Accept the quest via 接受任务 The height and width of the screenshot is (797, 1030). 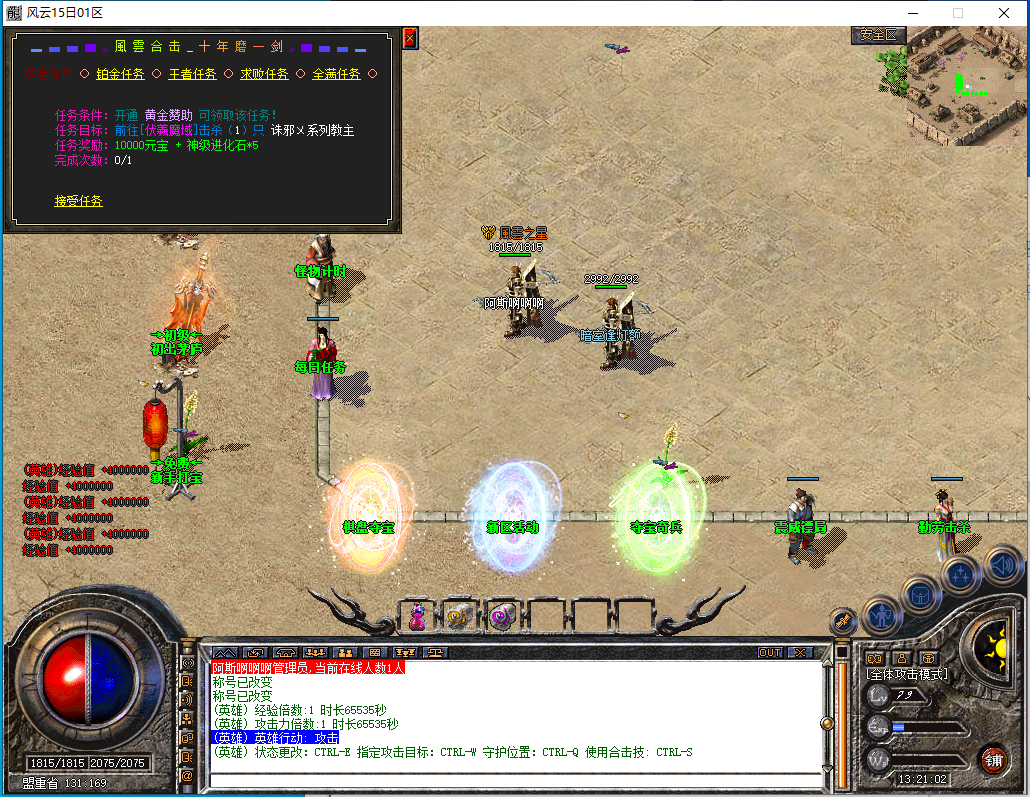(78, 201)
